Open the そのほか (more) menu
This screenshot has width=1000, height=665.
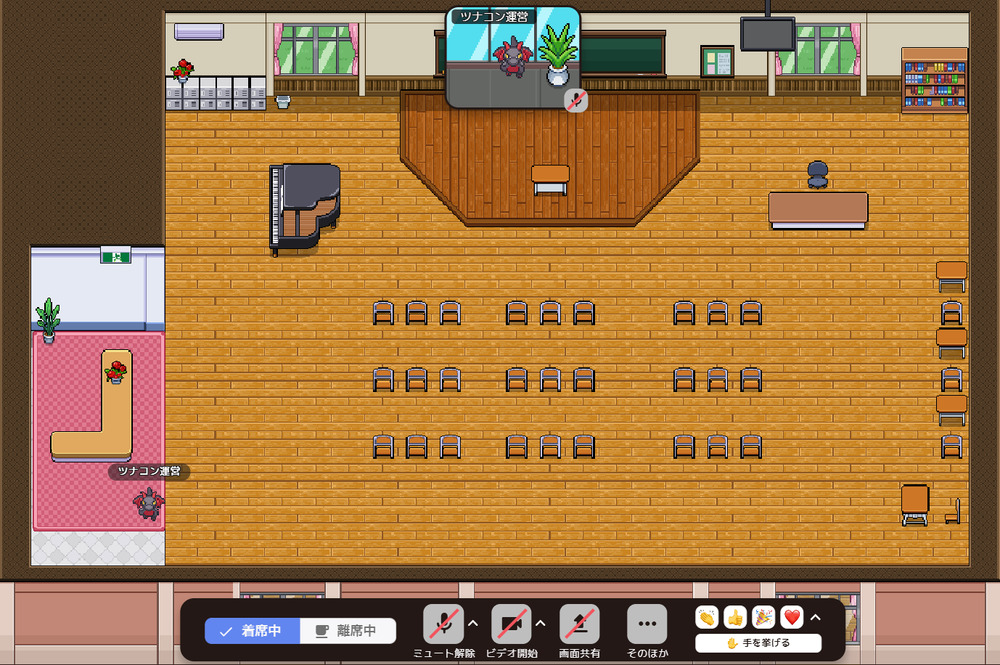coord(646,624)
